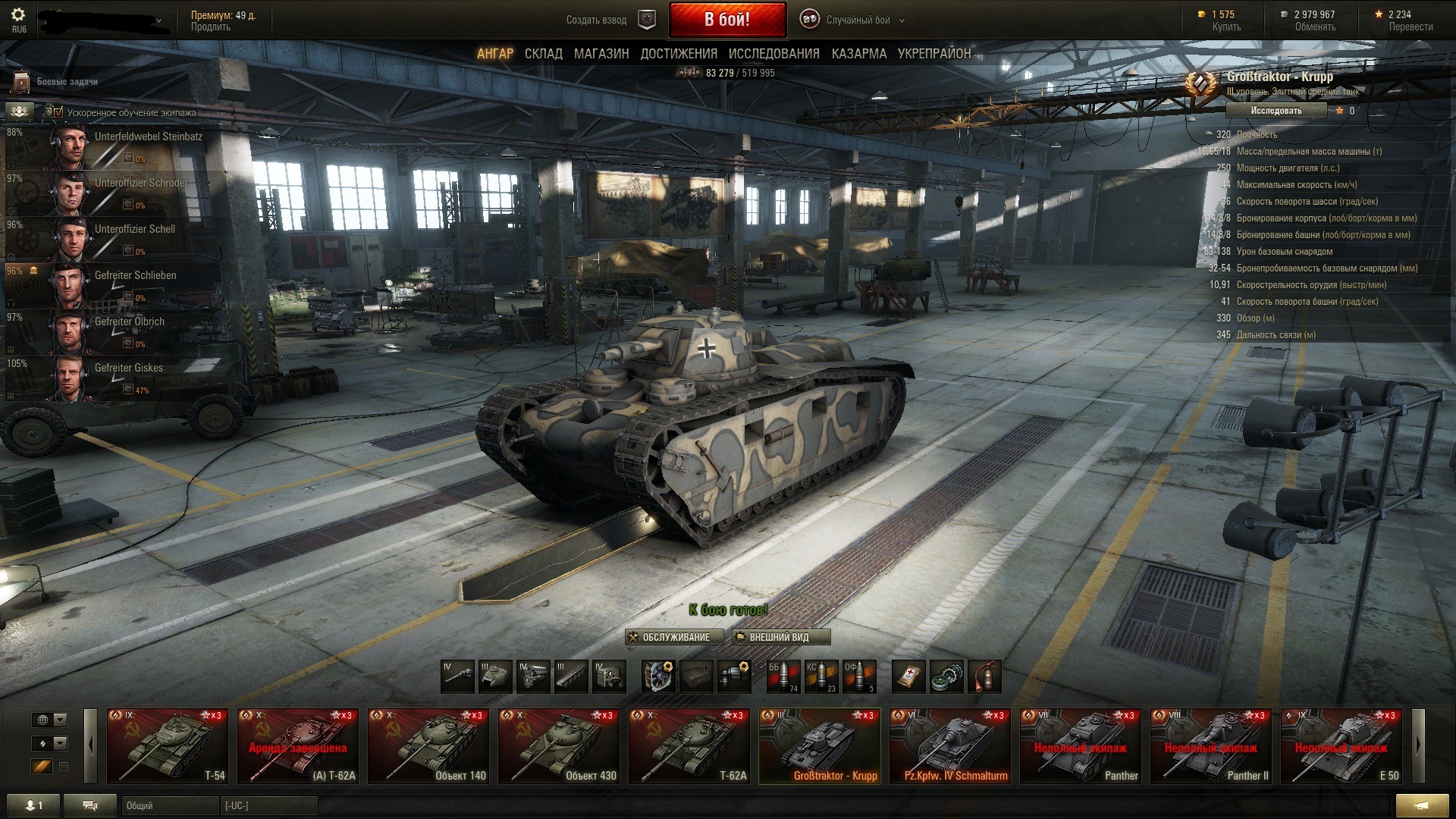Open the ДОСТИЖЕНИЯ achievements tab

(x=679, y=54)
